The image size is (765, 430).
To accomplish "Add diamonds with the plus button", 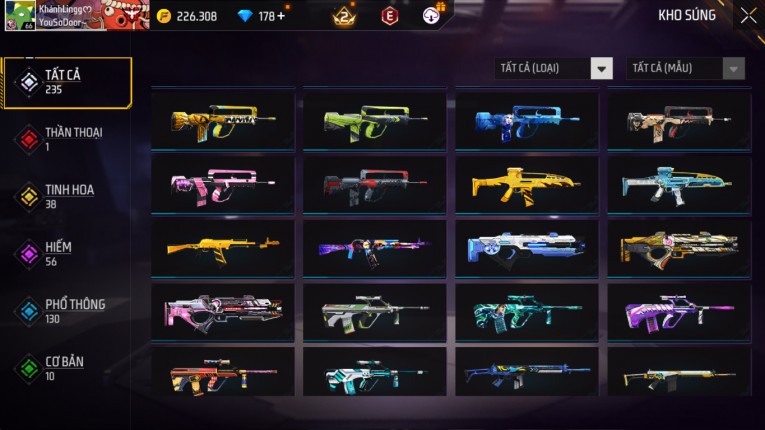I will tap(279, 16).
